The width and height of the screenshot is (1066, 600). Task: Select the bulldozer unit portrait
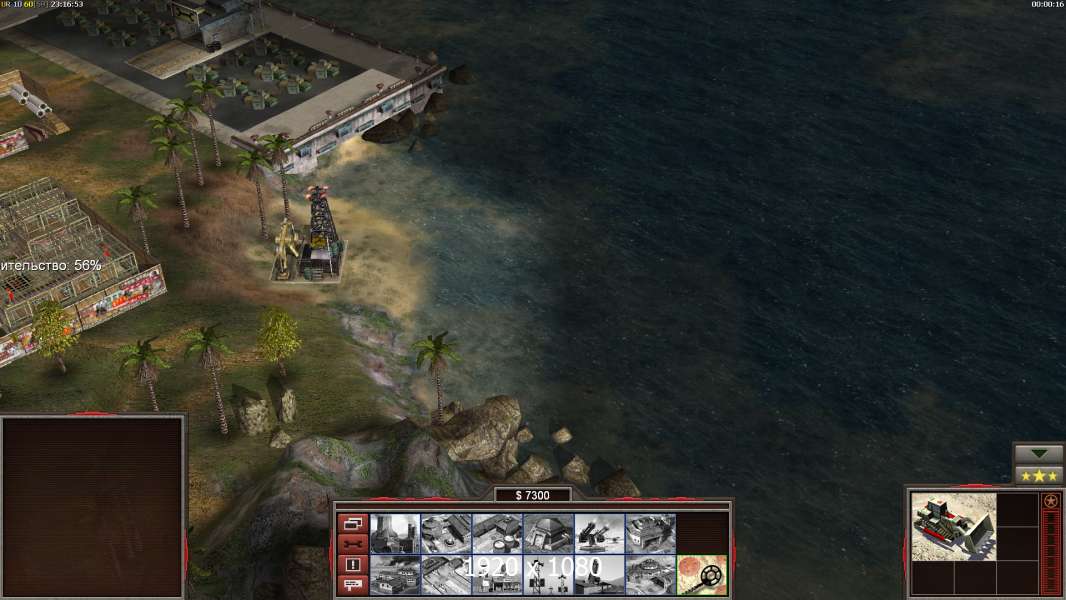coord(954,526)
